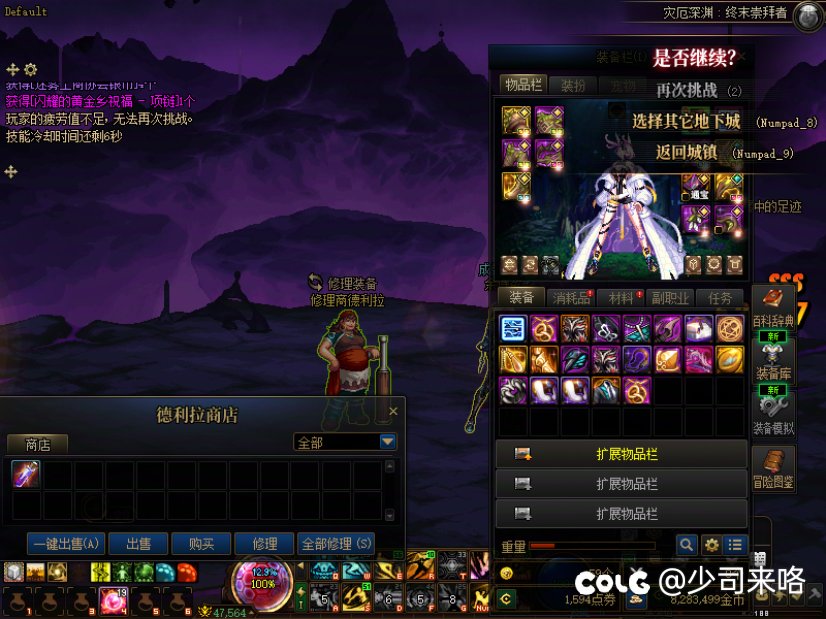Close the 德利拉商店 shop window
This screenshot has height=619, width=826.
click(393, 411)
